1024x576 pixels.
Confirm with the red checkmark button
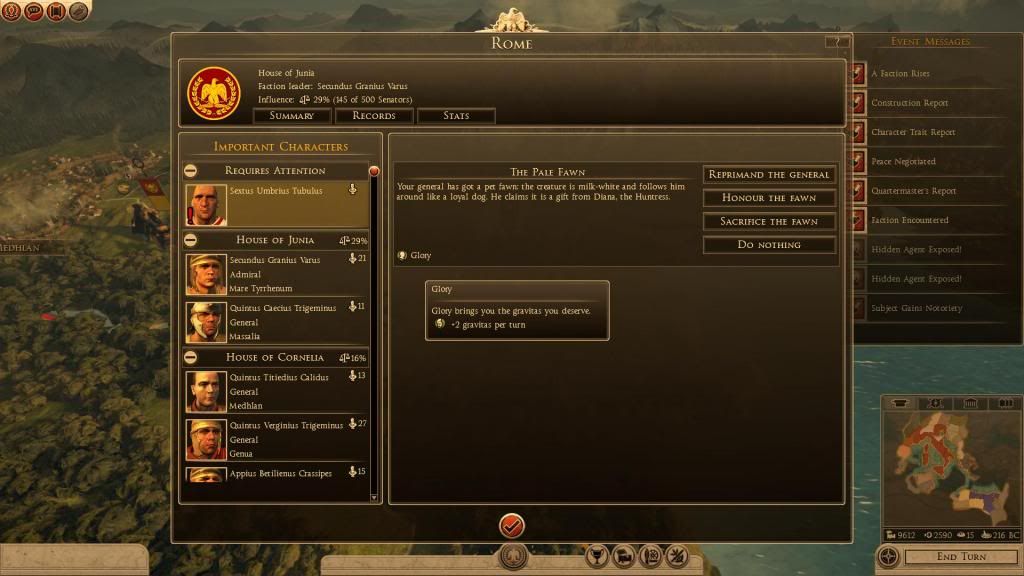coord(512,524)
